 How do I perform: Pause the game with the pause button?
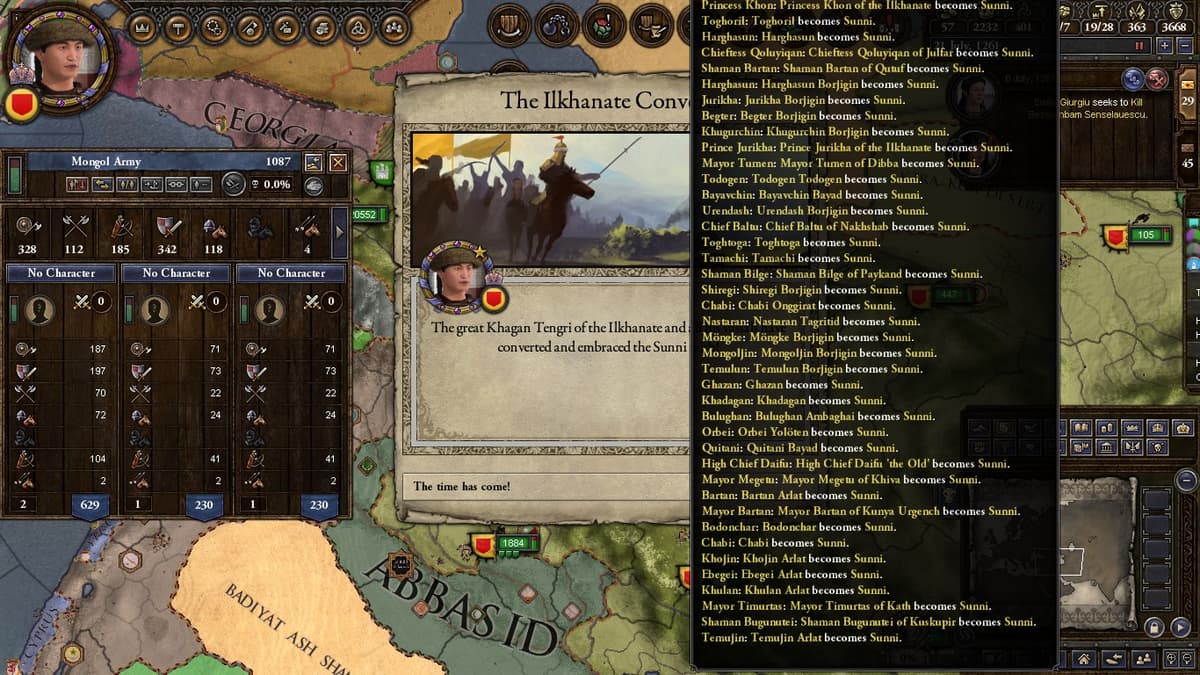pos(1137,46)
